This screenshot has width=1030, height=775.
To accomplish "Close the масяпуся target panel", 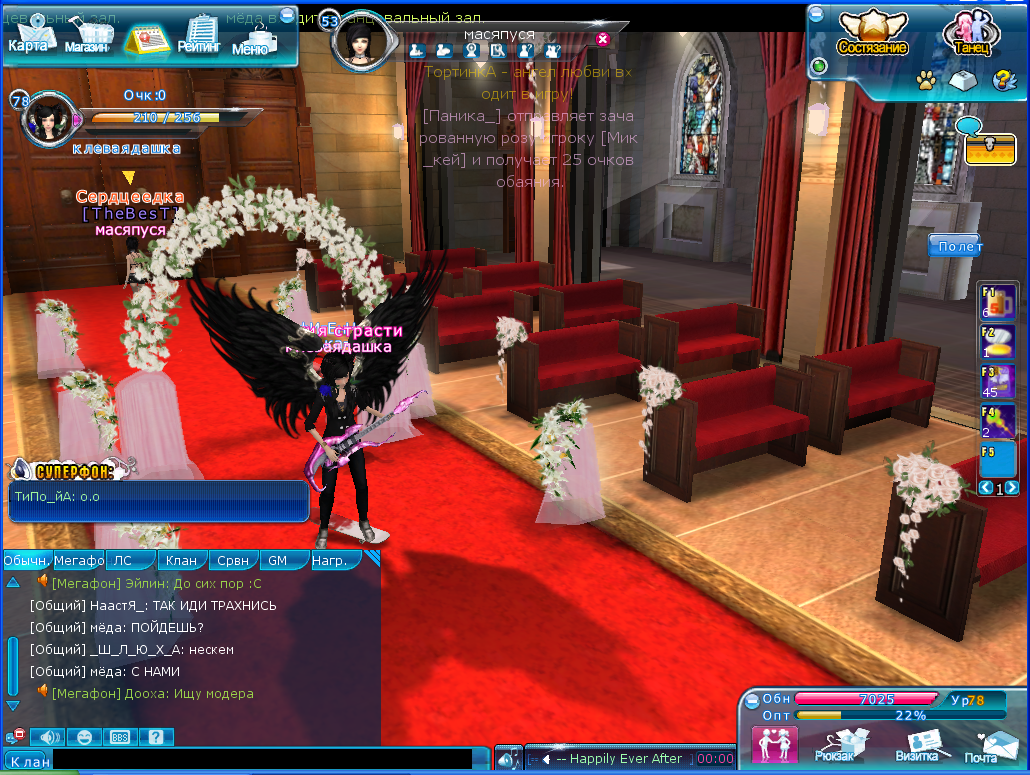I will [x=602, y=39].
